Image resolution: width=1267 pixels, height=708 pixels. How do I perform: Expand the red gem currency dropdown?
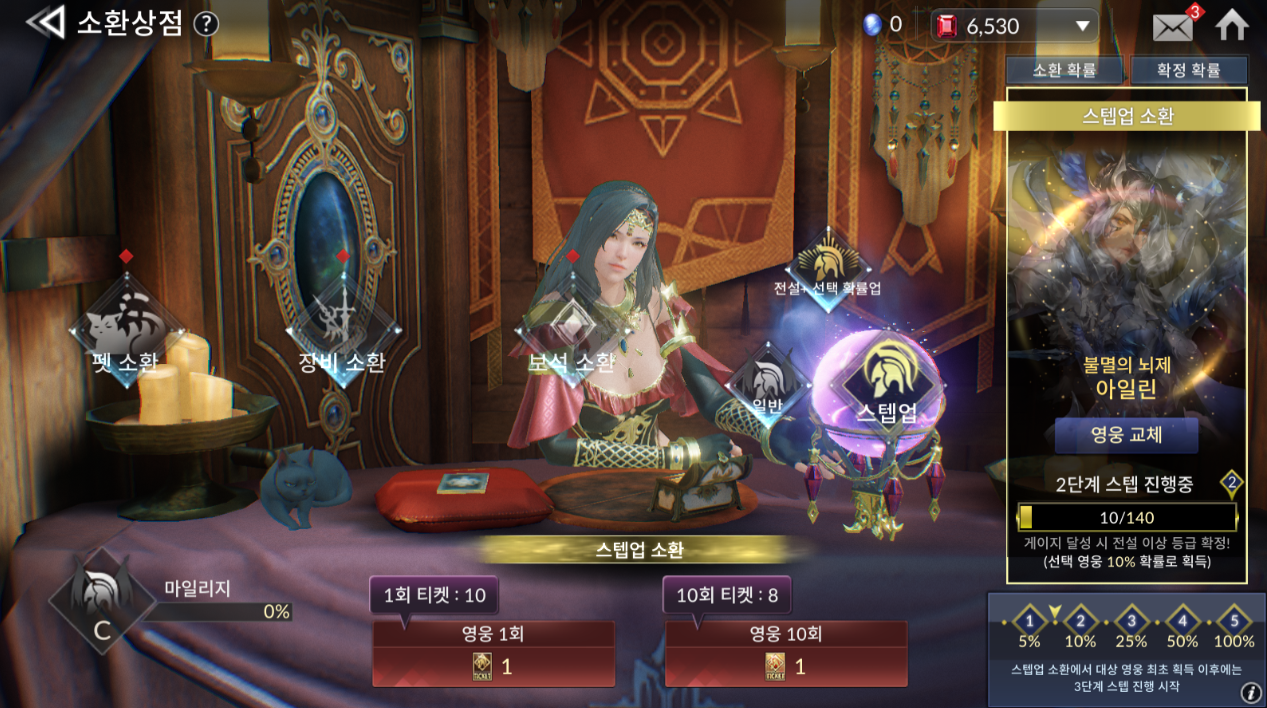1082,26
